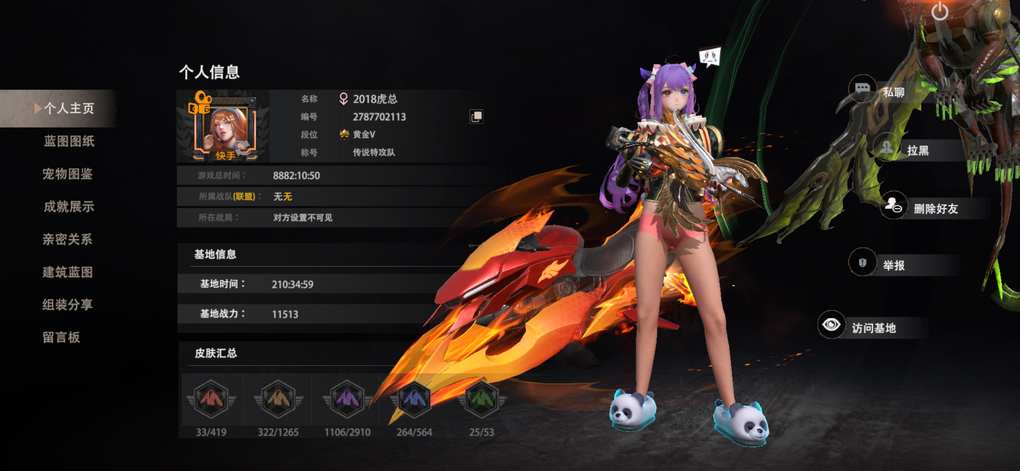Open the purple jacket skin category

point(344,400)
